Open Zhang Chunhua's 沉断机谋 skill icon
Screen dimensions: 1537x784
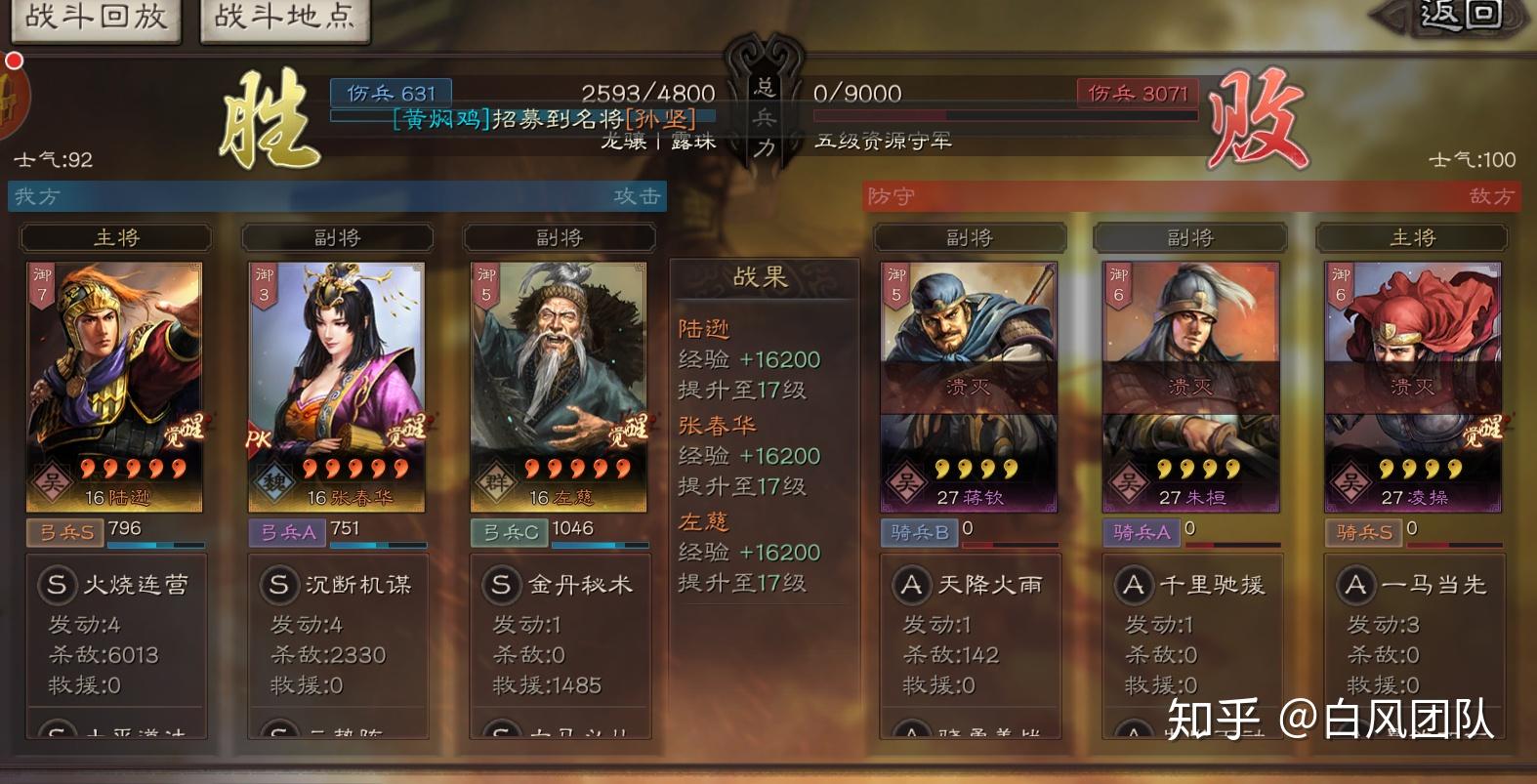click(280, 585)
